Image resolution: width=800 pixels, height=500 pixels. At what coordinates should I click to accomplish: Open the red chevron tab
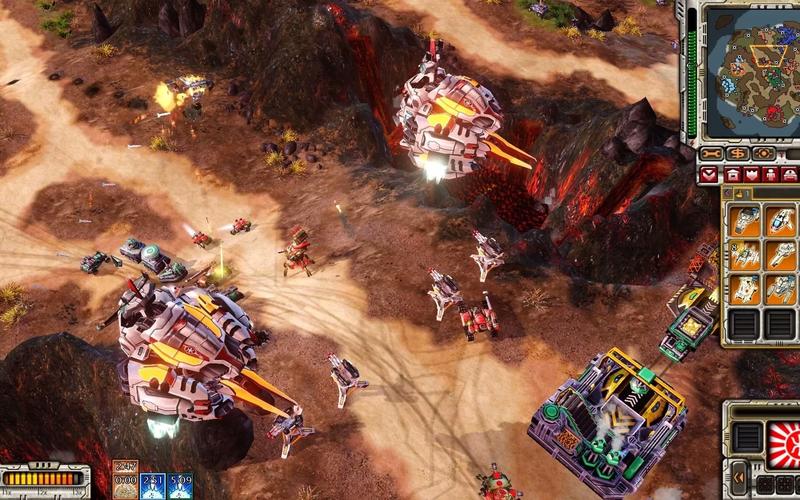point(710,175)
